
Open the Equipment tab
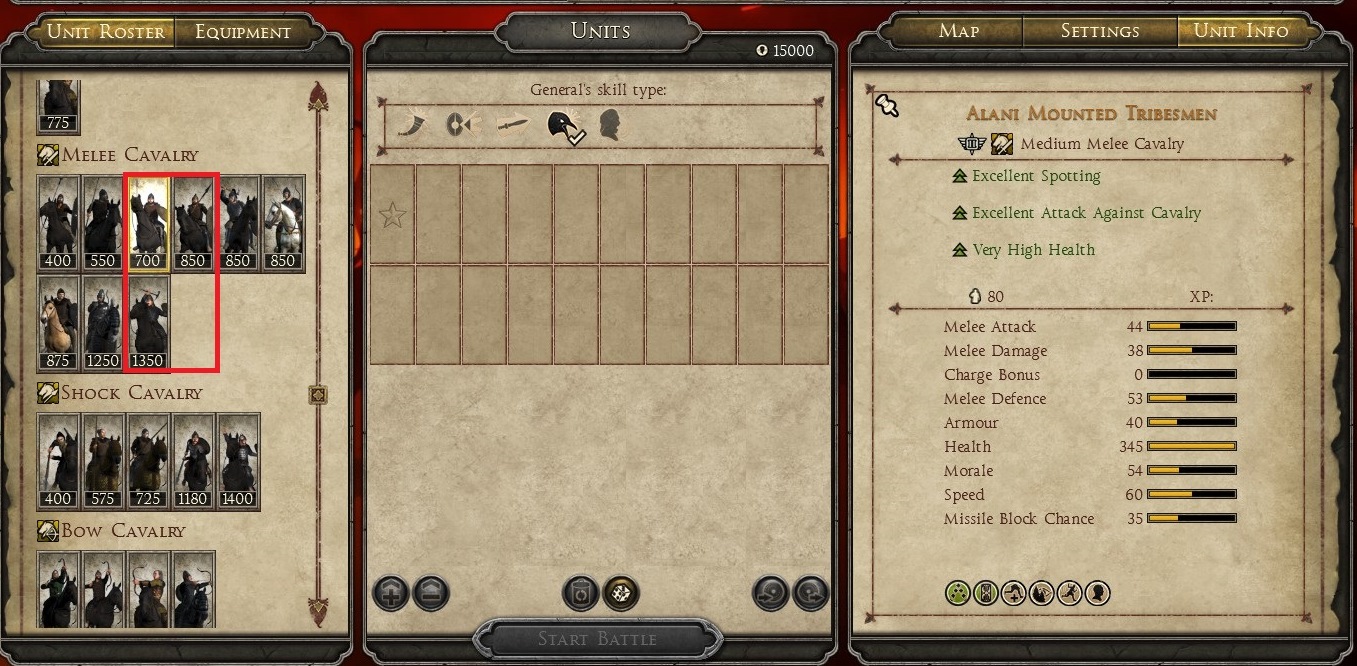(243, 32)
